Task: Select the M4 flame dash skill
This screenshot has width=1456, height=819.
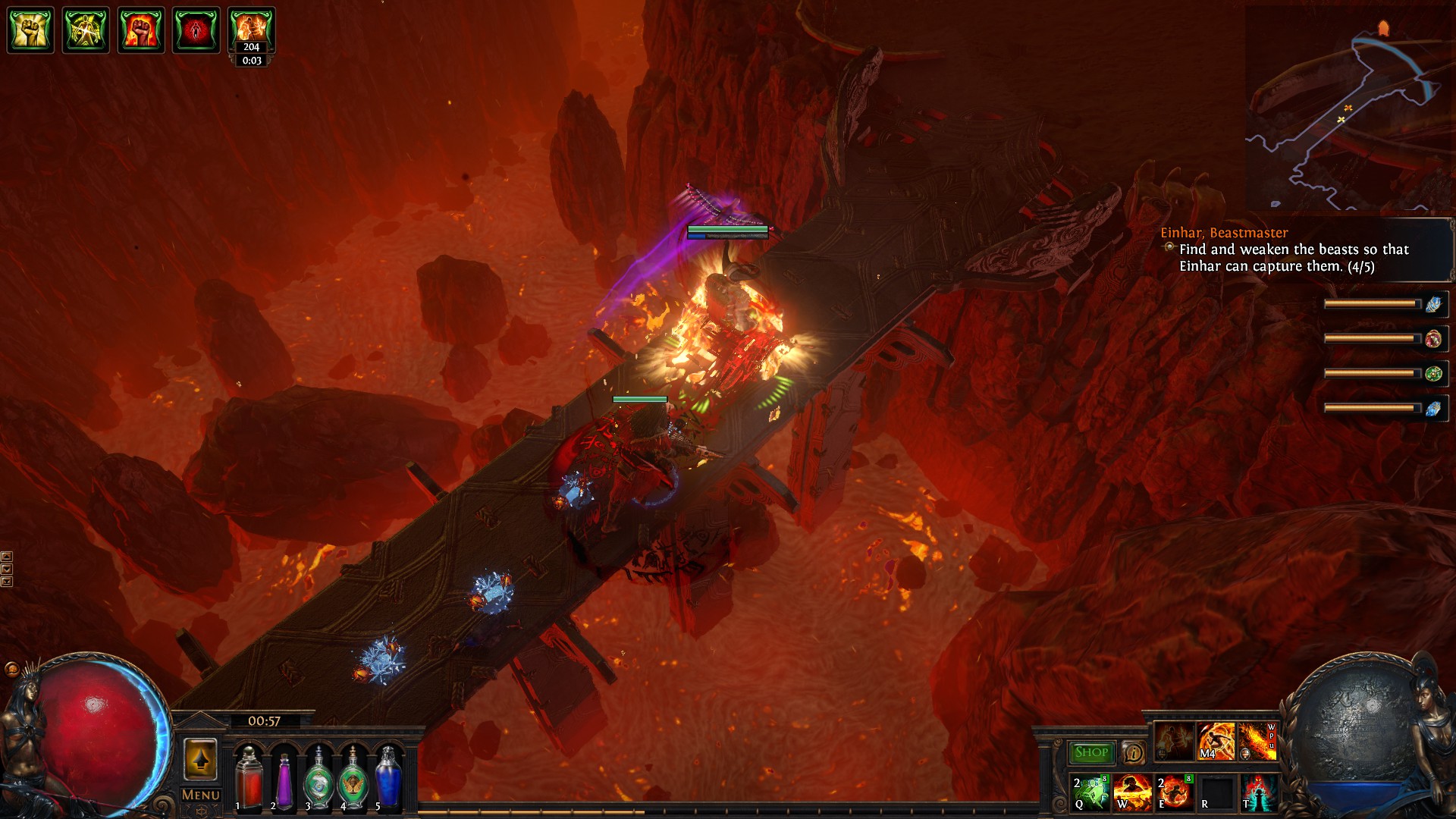Action: click(1216, 741)
